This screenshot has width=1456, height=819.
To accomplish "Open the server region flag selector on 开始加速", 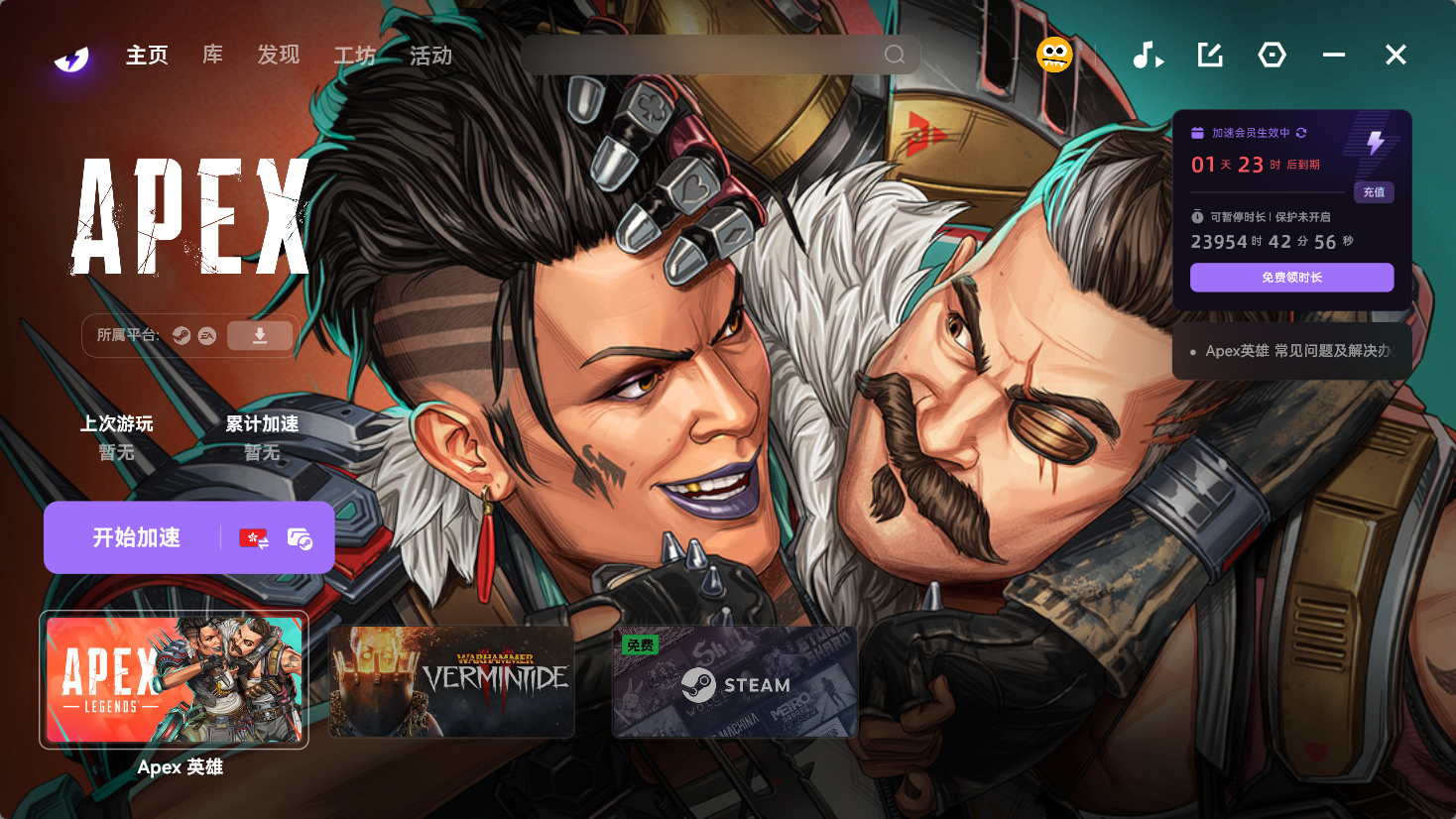I will [x=254, y=537].
